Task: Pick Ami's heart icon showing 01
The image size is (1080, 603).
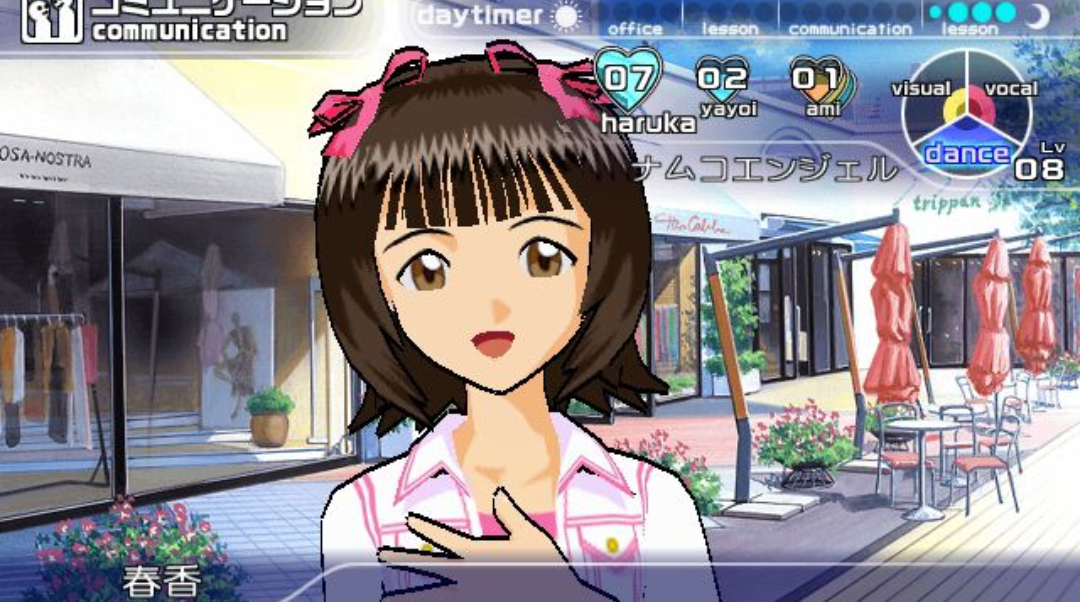Action: [816, 78]
